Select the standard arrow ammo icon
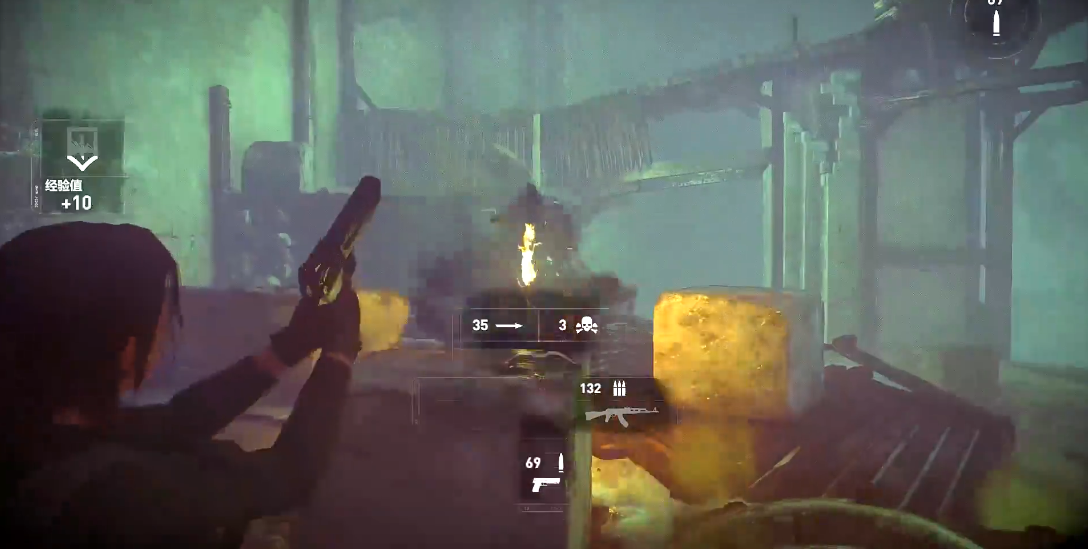The image size is (1088, 549). point(509,325)
